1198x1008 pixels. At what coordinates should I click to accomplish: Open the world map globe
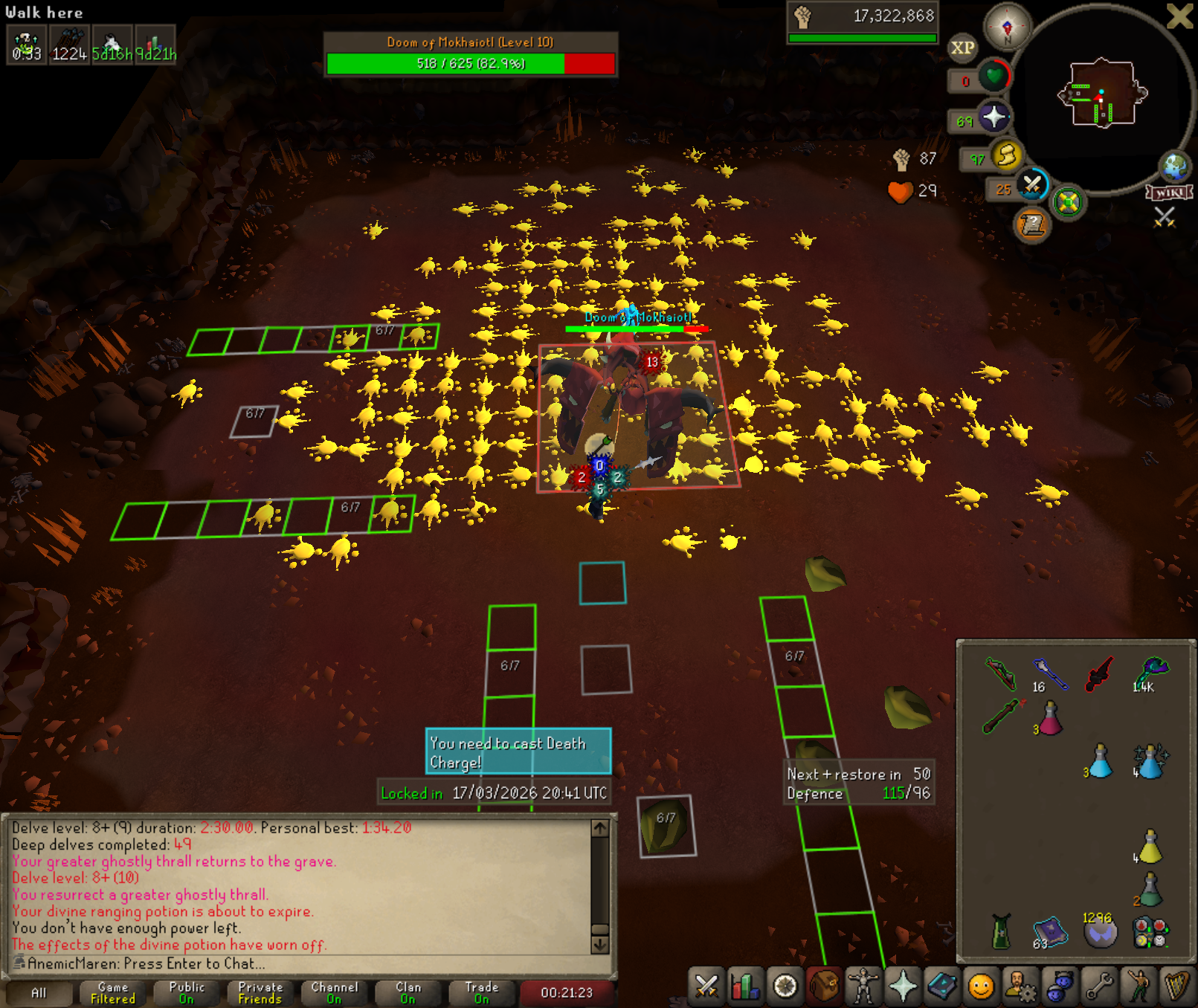pos(1175,167)
